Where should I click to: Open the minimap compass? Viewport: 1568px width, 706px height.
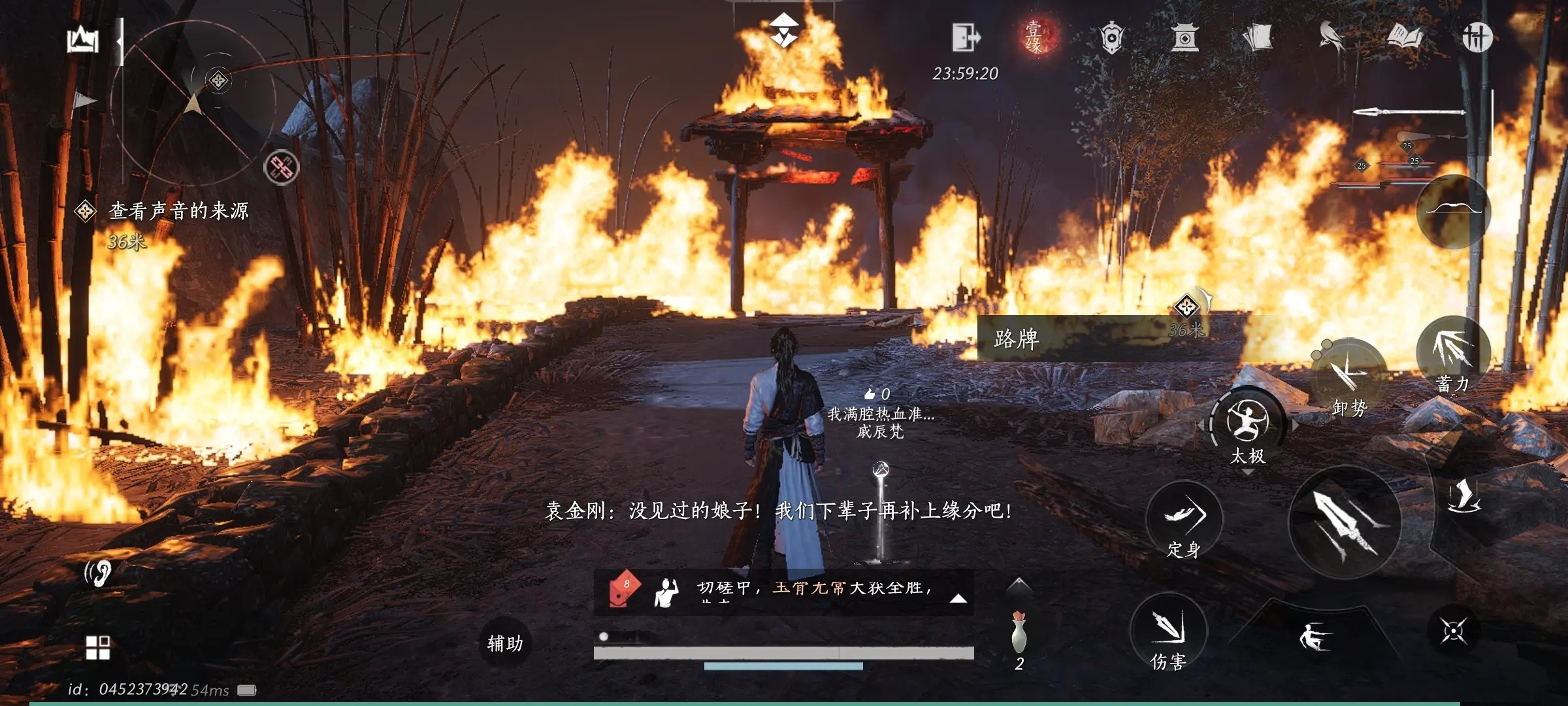[x=193, y=101]
